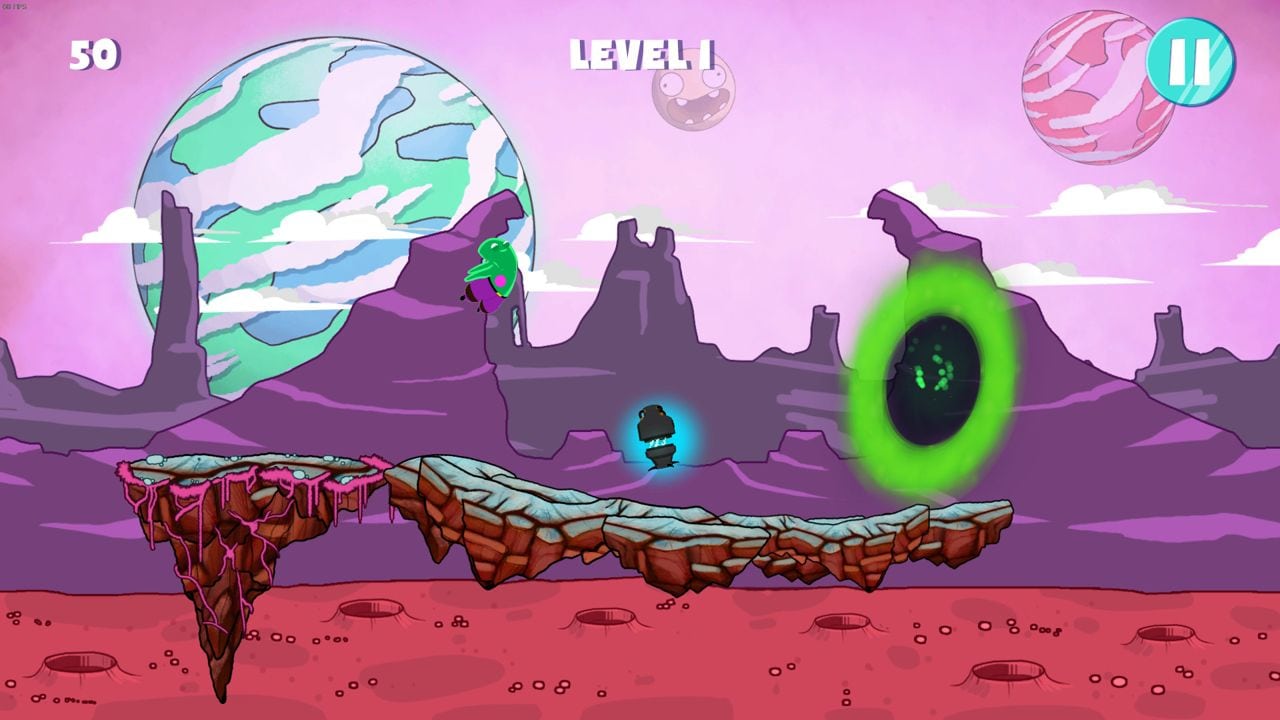This screenshot has height=720, width=1280.
Task: Select the LEVEL 1 title text
Action: click(x=640, y=55)
